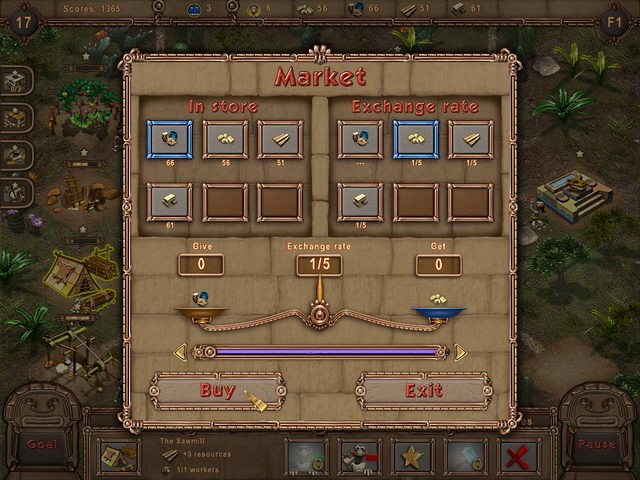Select the 56-count gold nuggets in store
640x480 pixels.
pos(225,140)
